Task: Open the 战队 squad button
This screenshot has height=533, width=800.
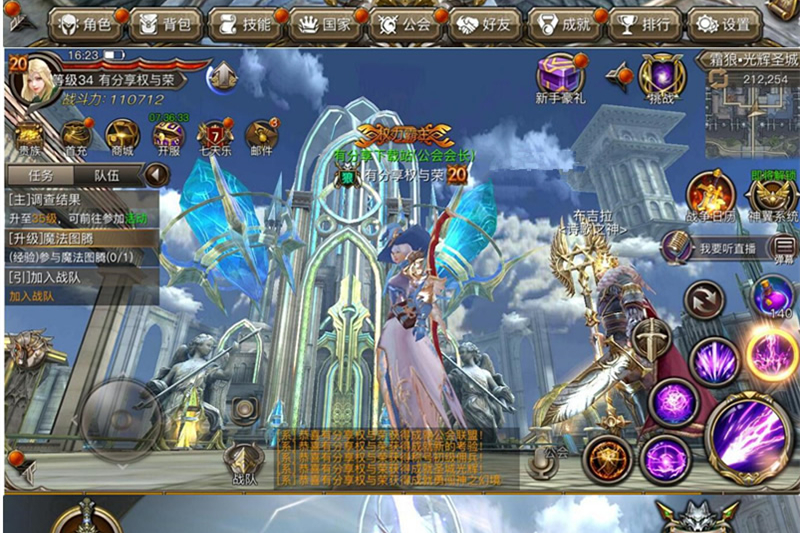Action: tap(244, 463)
